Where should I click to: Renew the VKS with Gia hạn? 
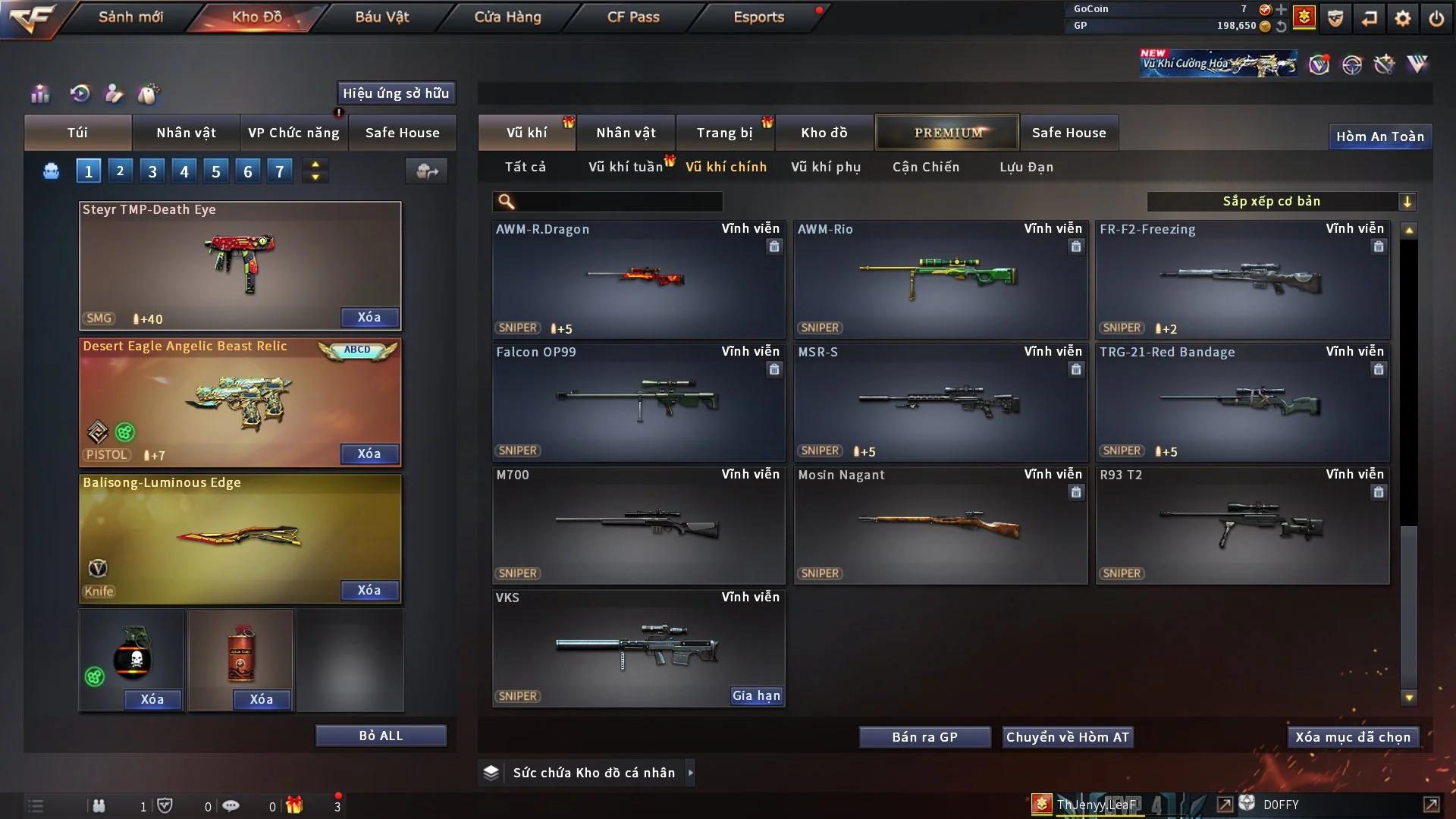tap(755, 695)
